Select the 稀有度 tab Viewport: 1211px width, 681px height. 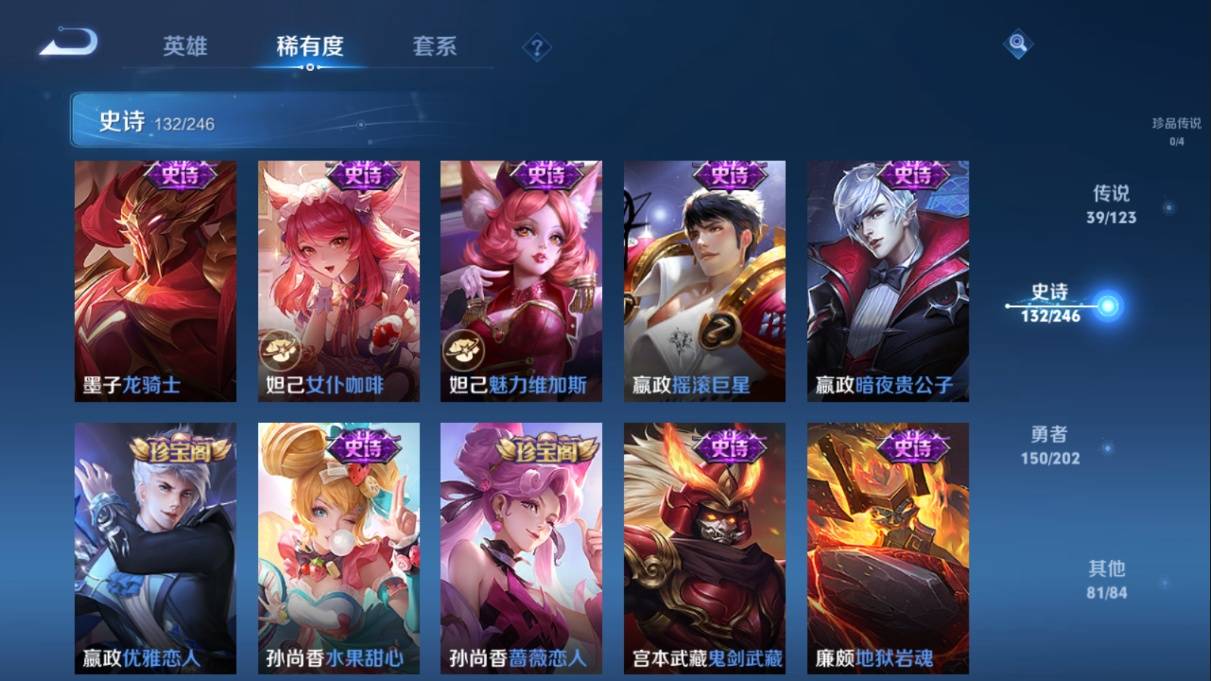[310, 46]
